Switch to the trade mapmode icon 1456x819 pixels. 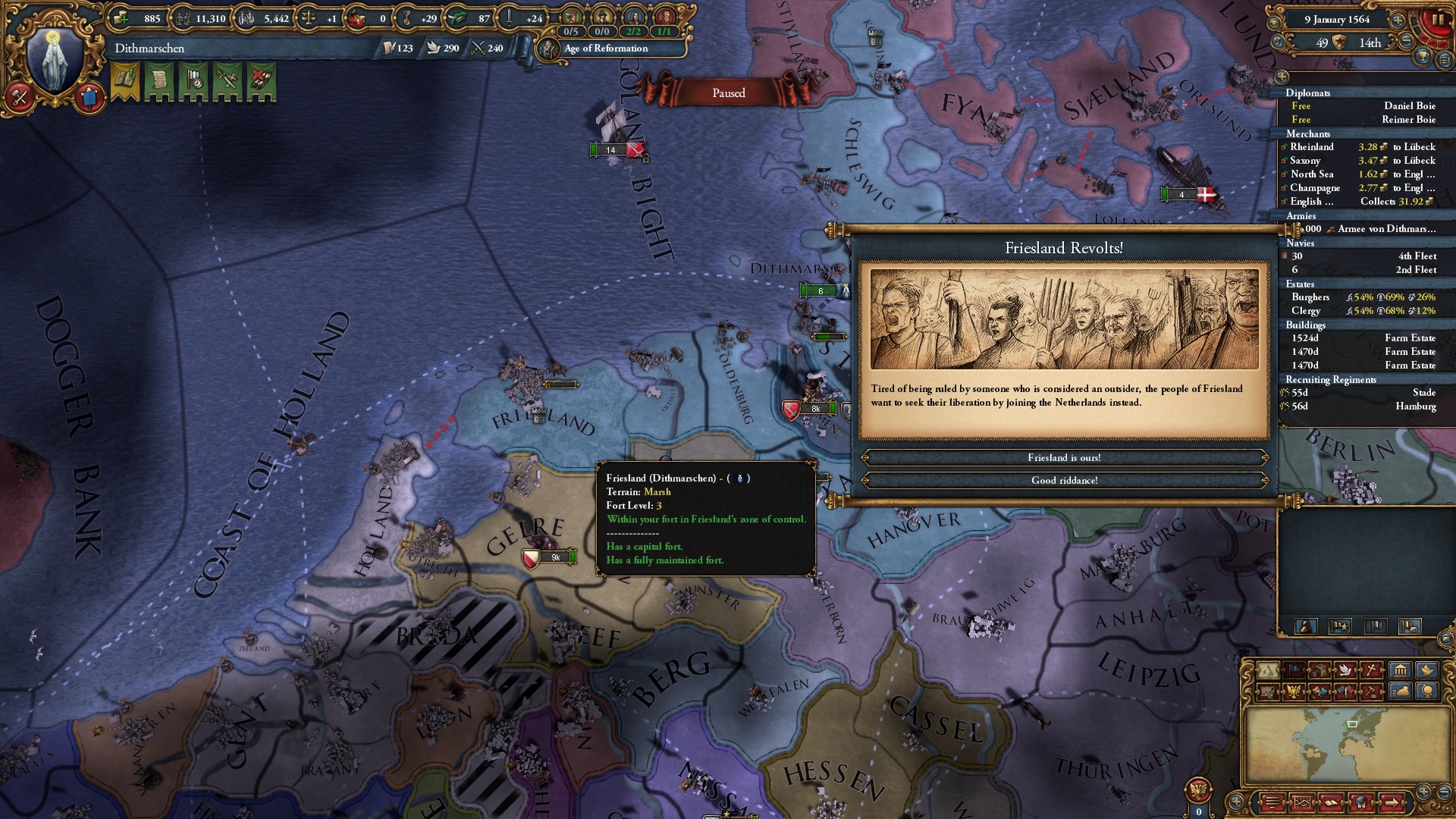[x=1320, y=670]
